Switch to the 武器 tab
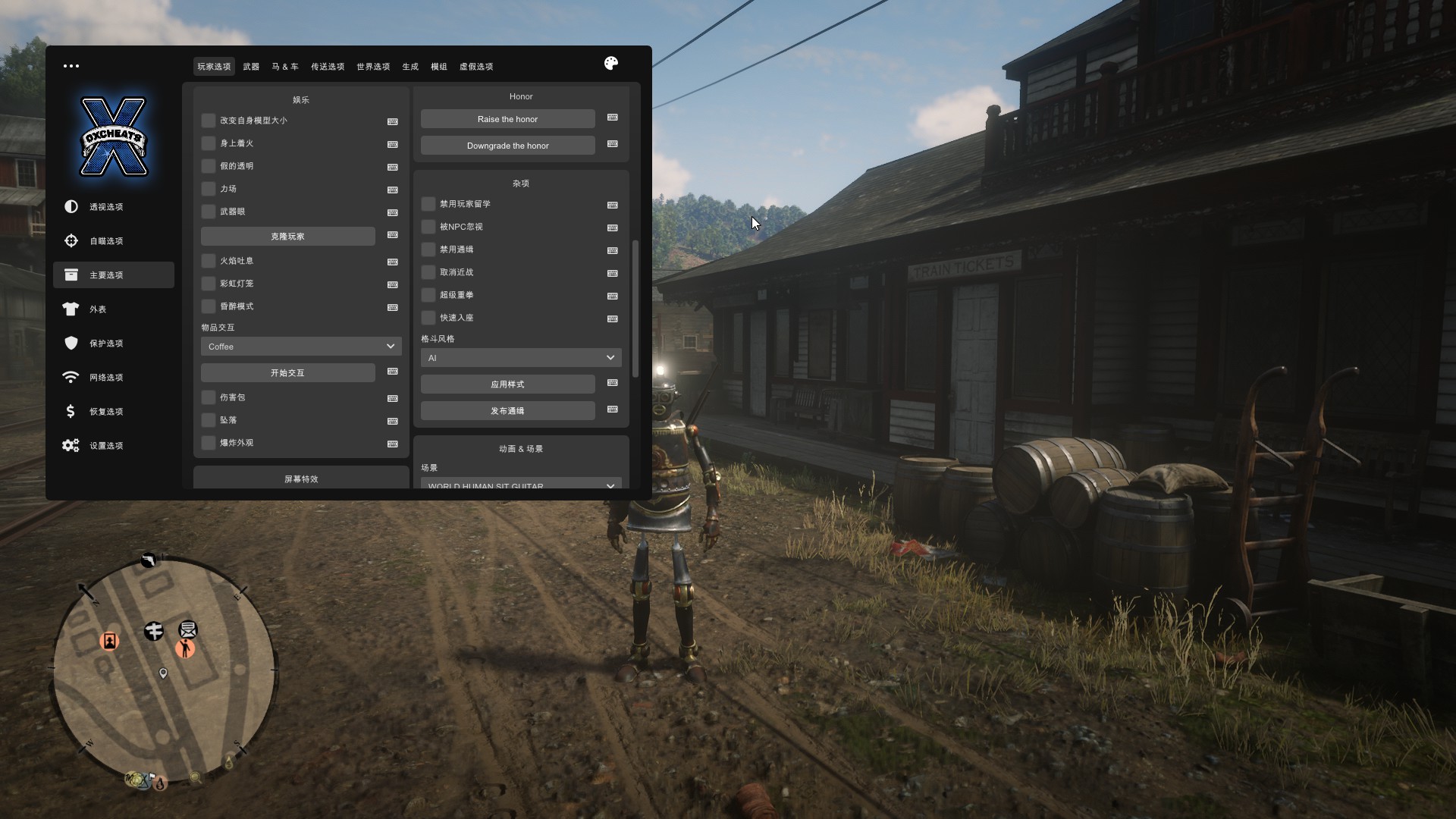The height and width of the screenshot is (819, 1456). pyautogui.click(x=251, y=67)
